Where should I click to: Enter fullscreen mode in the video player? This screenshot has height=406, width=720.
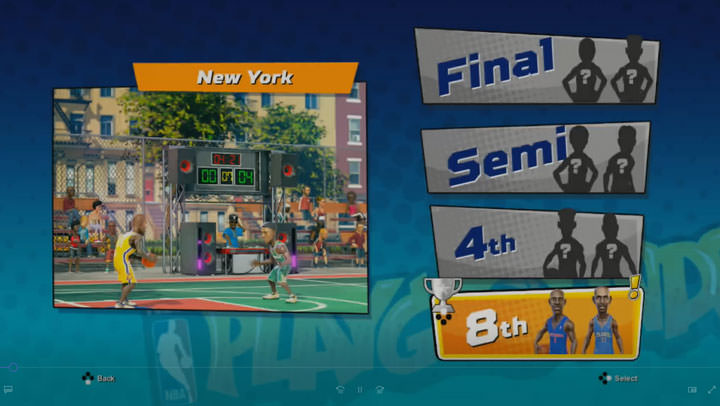pyautogui.click(x=710, y=389)
